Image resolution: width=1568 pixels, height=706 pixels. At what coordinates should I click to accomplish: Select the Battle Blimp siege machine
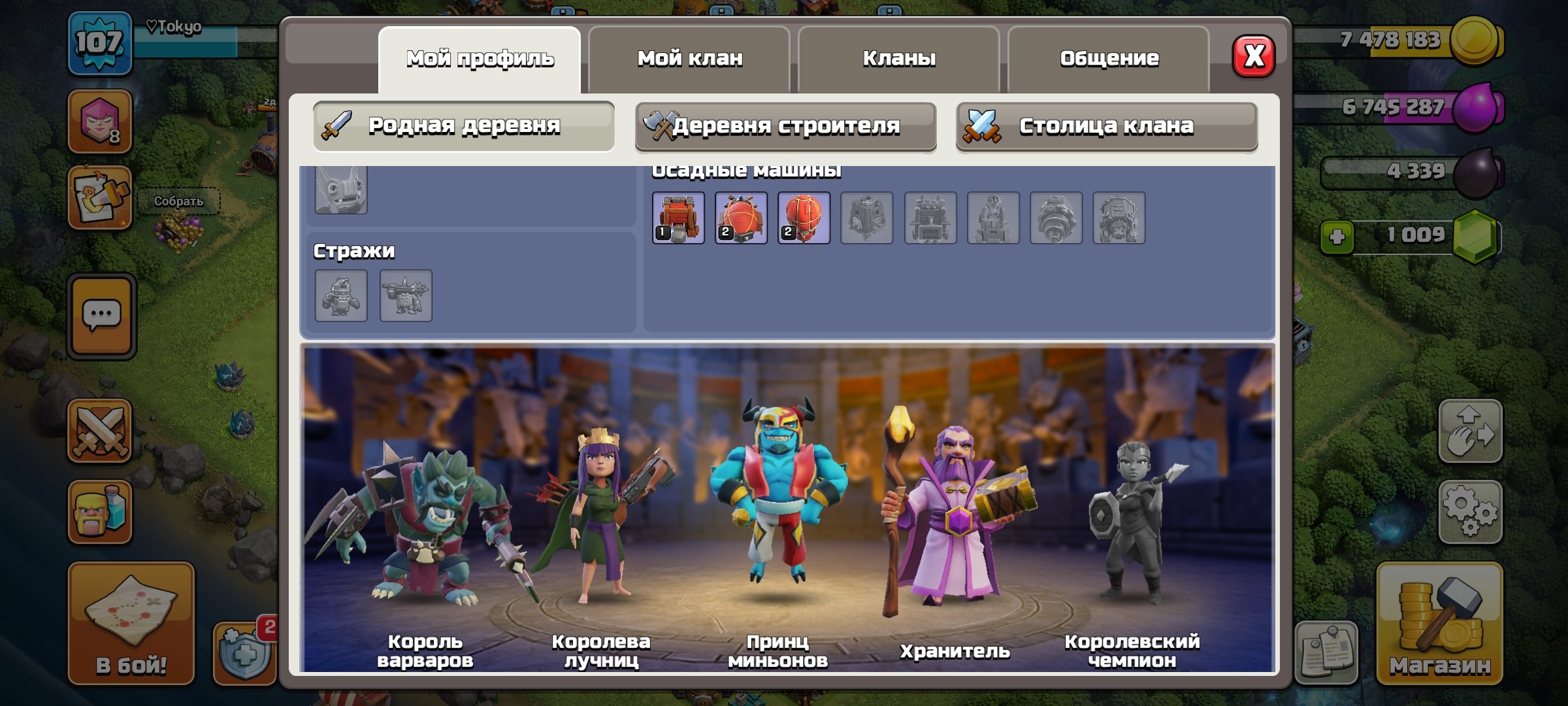tap(742, 219)
